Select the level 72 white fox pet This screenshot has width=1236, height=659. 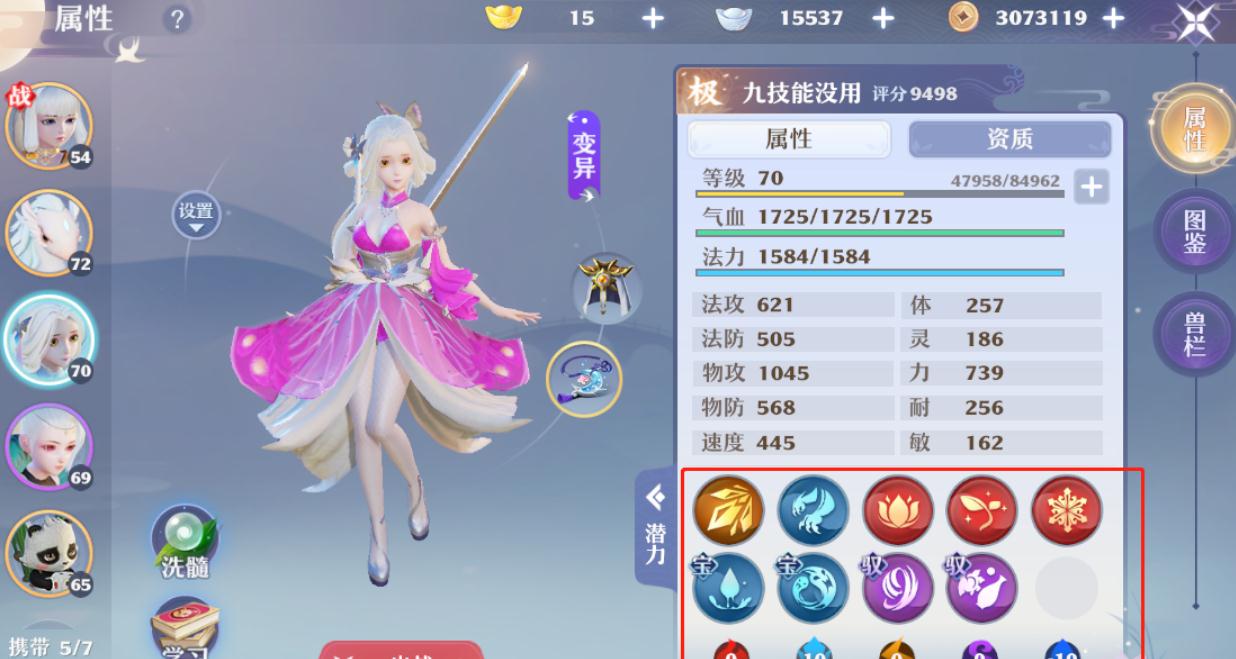point(48,232)
